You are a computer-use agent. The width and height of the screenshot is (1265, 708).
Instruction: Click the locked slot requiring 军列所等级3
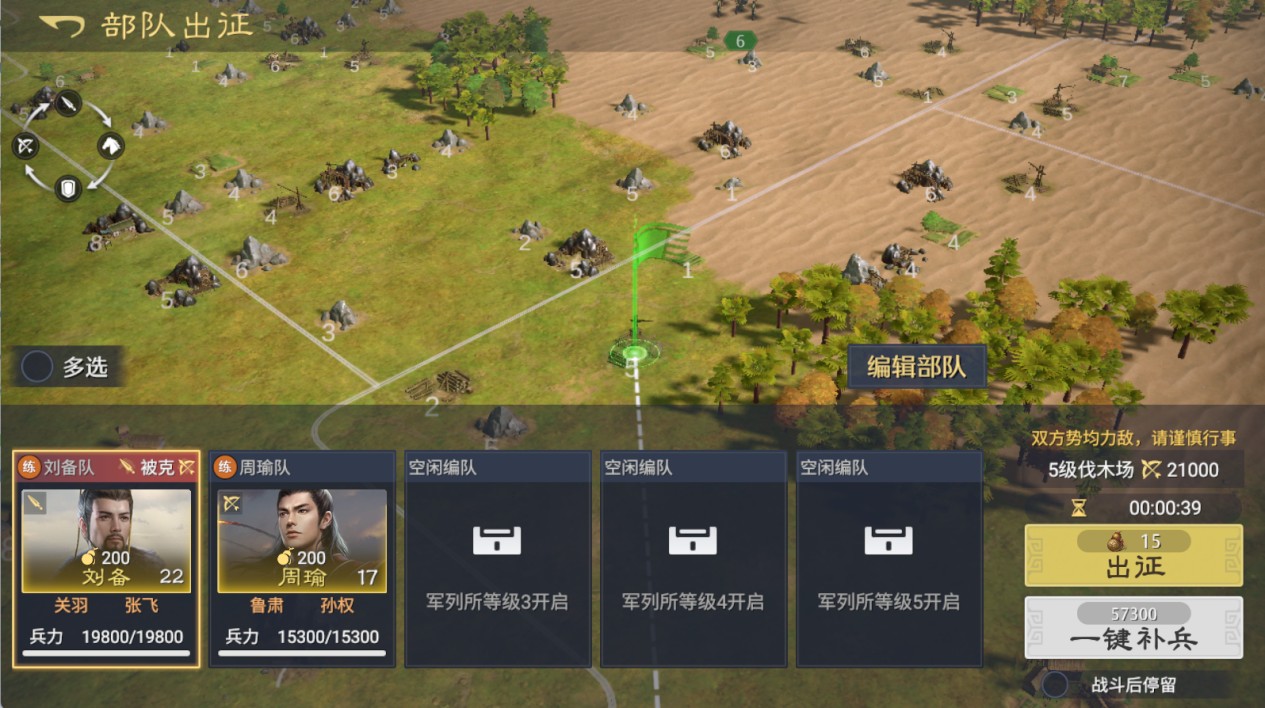pyautogui.click(x=497, y=558)
